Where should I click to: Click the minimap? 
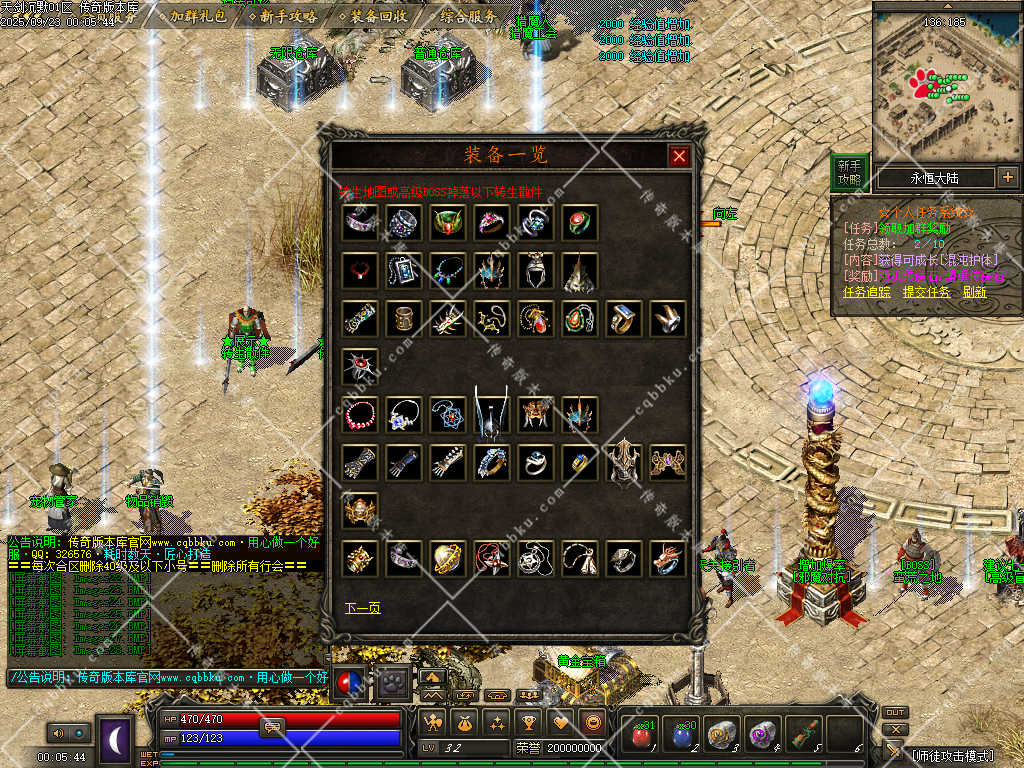(x=945, y=85)
